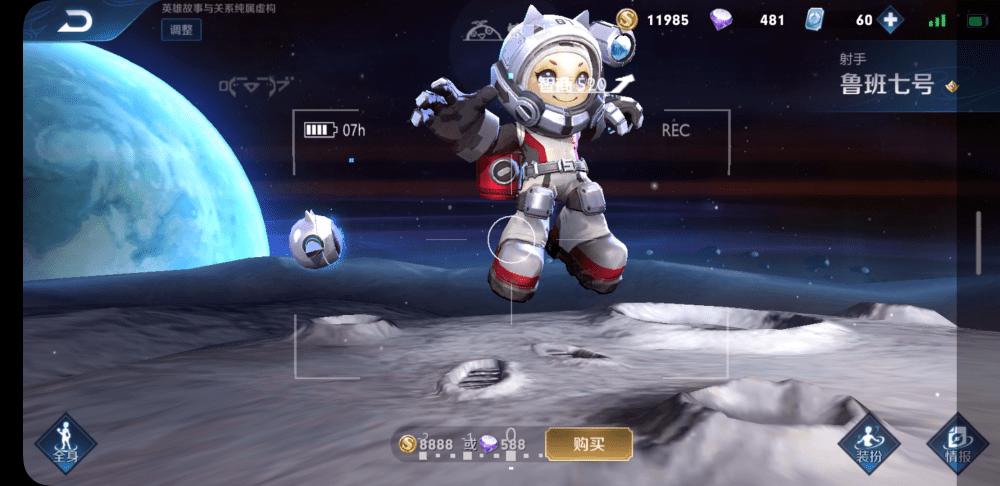
Task: Select hero name 鲁班七号
Action: (x=887, y=85)
